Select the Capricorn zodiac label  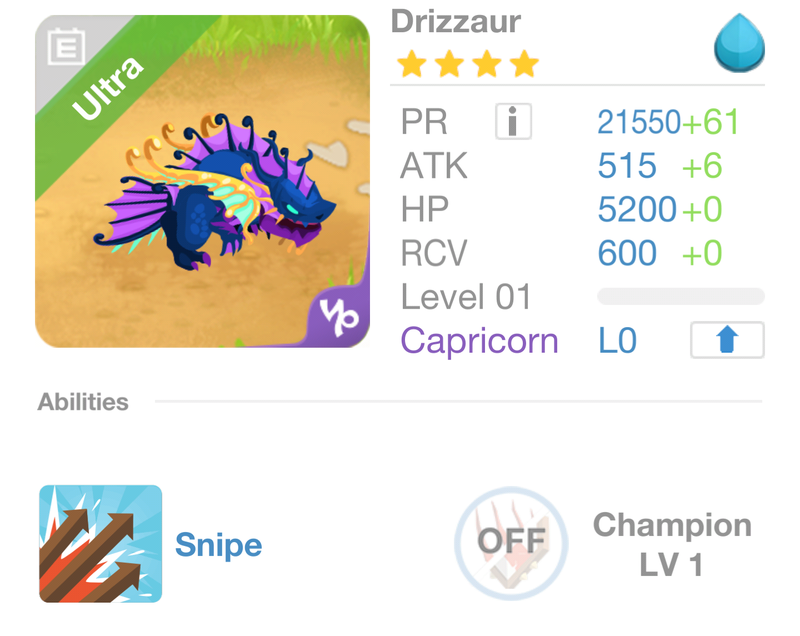tap(479, 341)
